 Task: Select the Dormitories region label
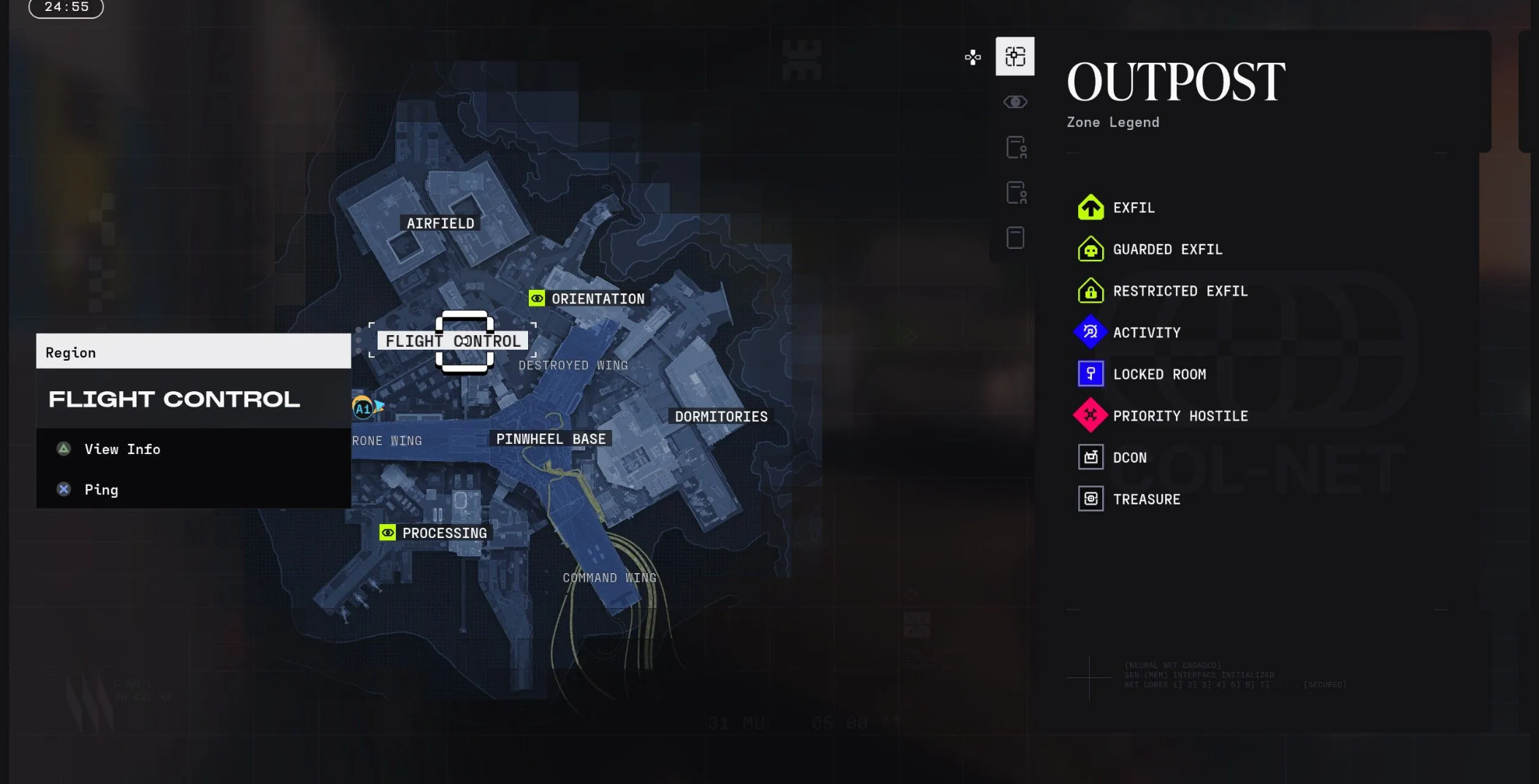(721, 416)
